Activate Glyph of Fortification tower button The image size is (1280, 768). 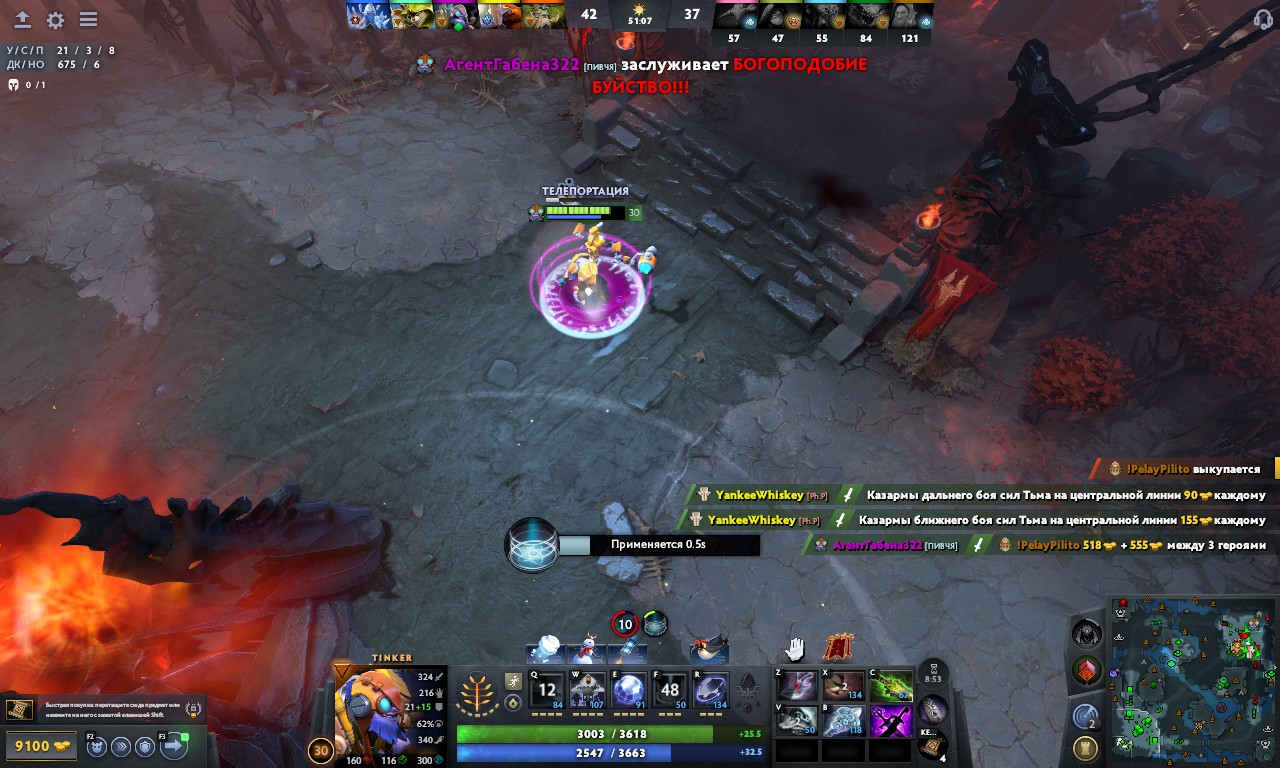point(1086,747)
